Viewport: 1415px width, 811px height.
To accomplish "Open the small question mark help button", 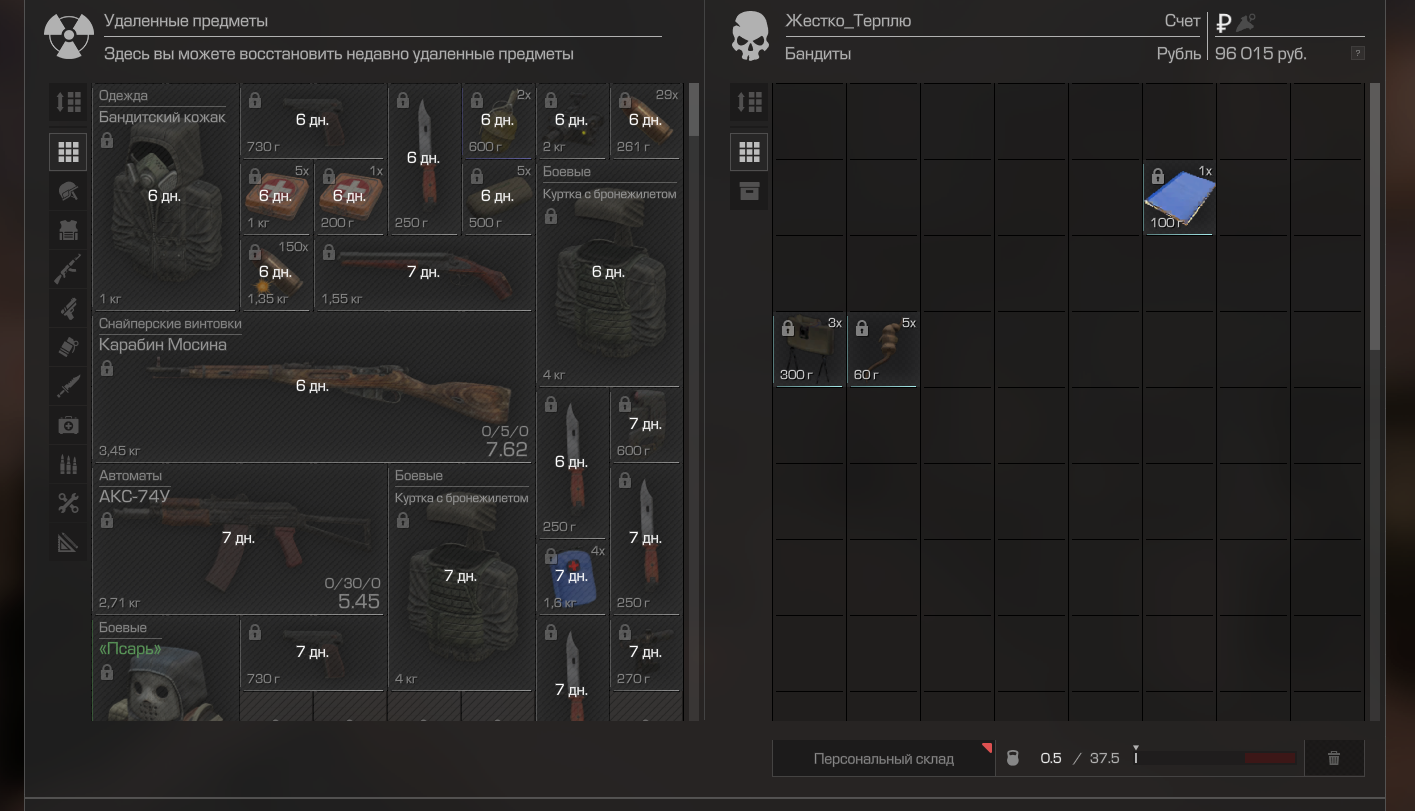I will (1357, 53).
